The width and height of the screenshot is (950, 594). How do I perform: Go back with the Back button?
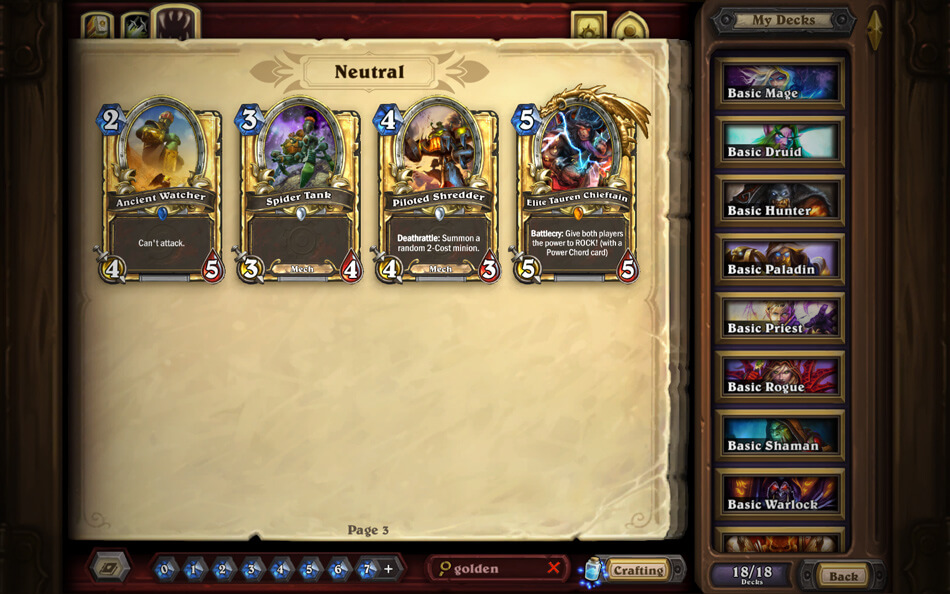click(843, 576)
